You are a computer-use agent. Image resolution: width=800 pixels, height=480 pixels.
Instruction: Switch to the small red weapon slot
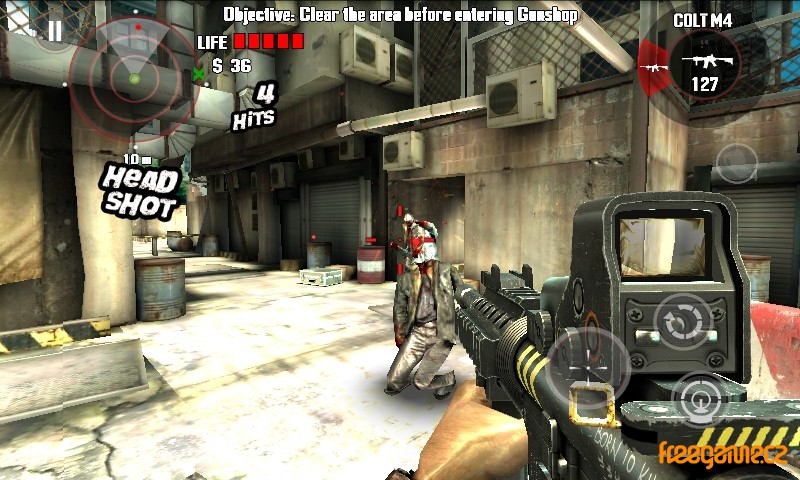(653, 68)
